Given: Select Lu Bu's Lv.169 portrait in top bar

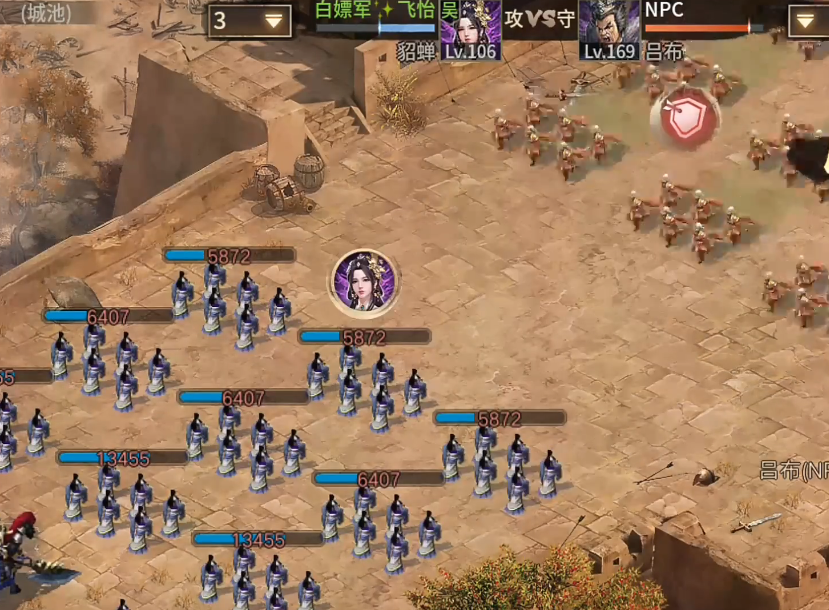Looking at the screenshot, I should tap(609, 29).
